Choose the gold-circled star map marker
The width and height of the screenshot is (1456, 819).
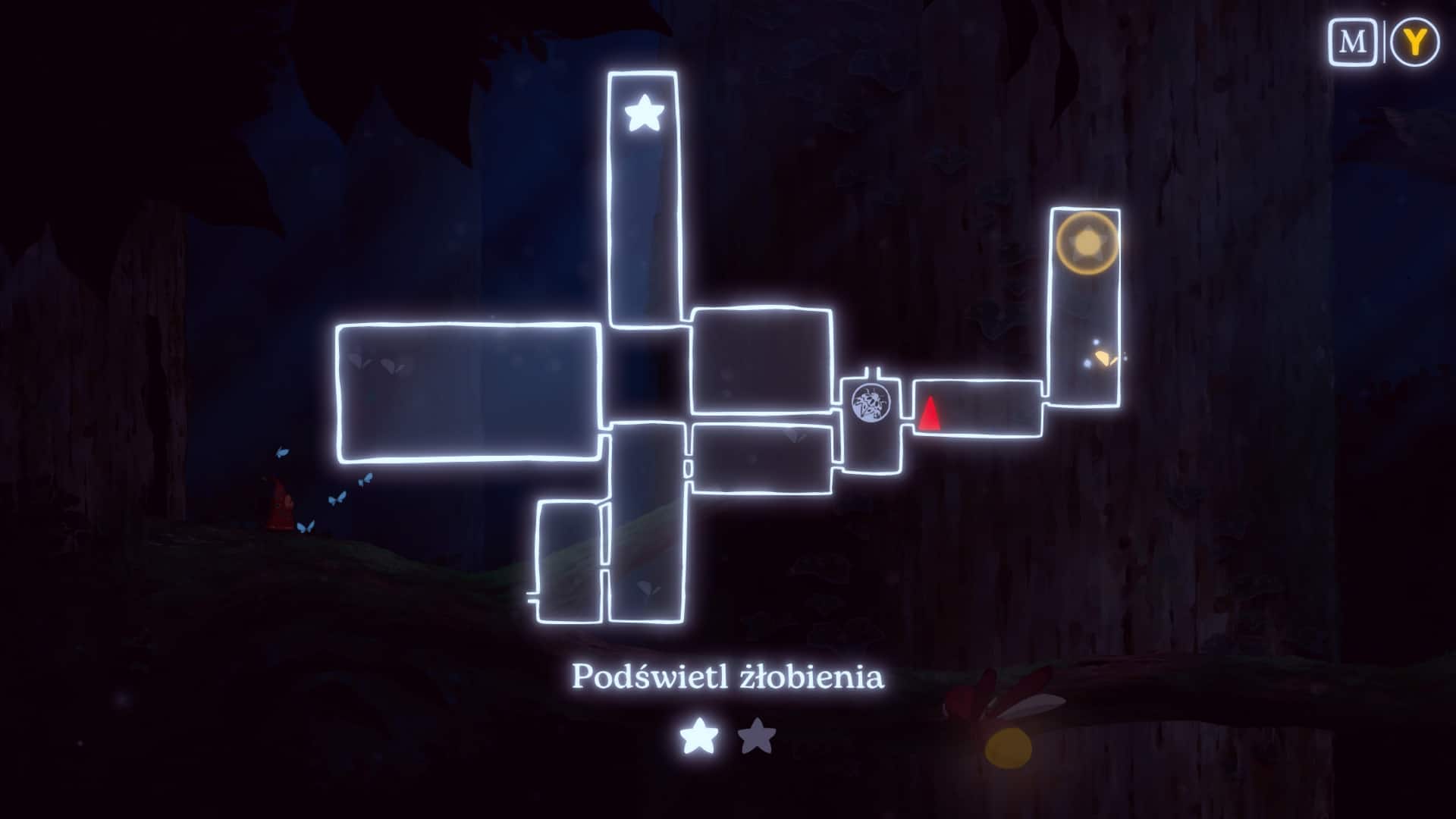[1087, 243]
